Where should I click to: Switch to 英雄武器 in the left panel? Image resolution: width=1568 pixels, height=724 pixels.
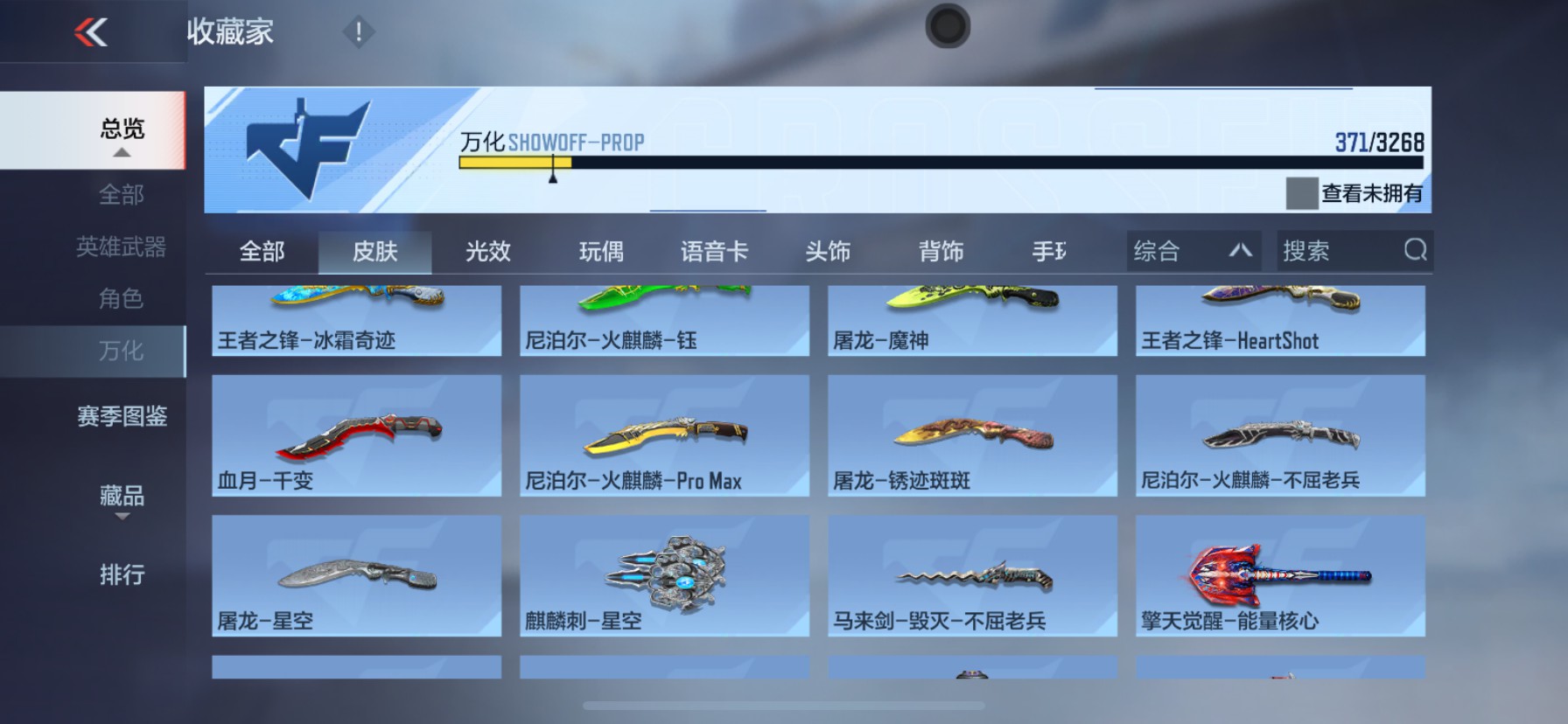pos(121,247)
